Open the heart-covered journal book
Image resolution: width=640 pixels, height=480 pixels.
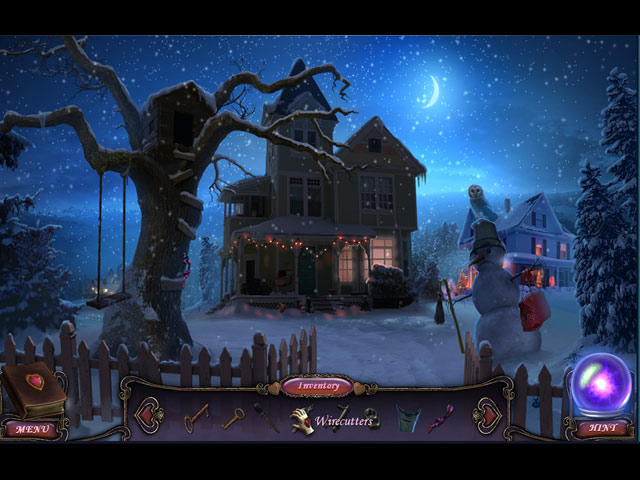33,390
